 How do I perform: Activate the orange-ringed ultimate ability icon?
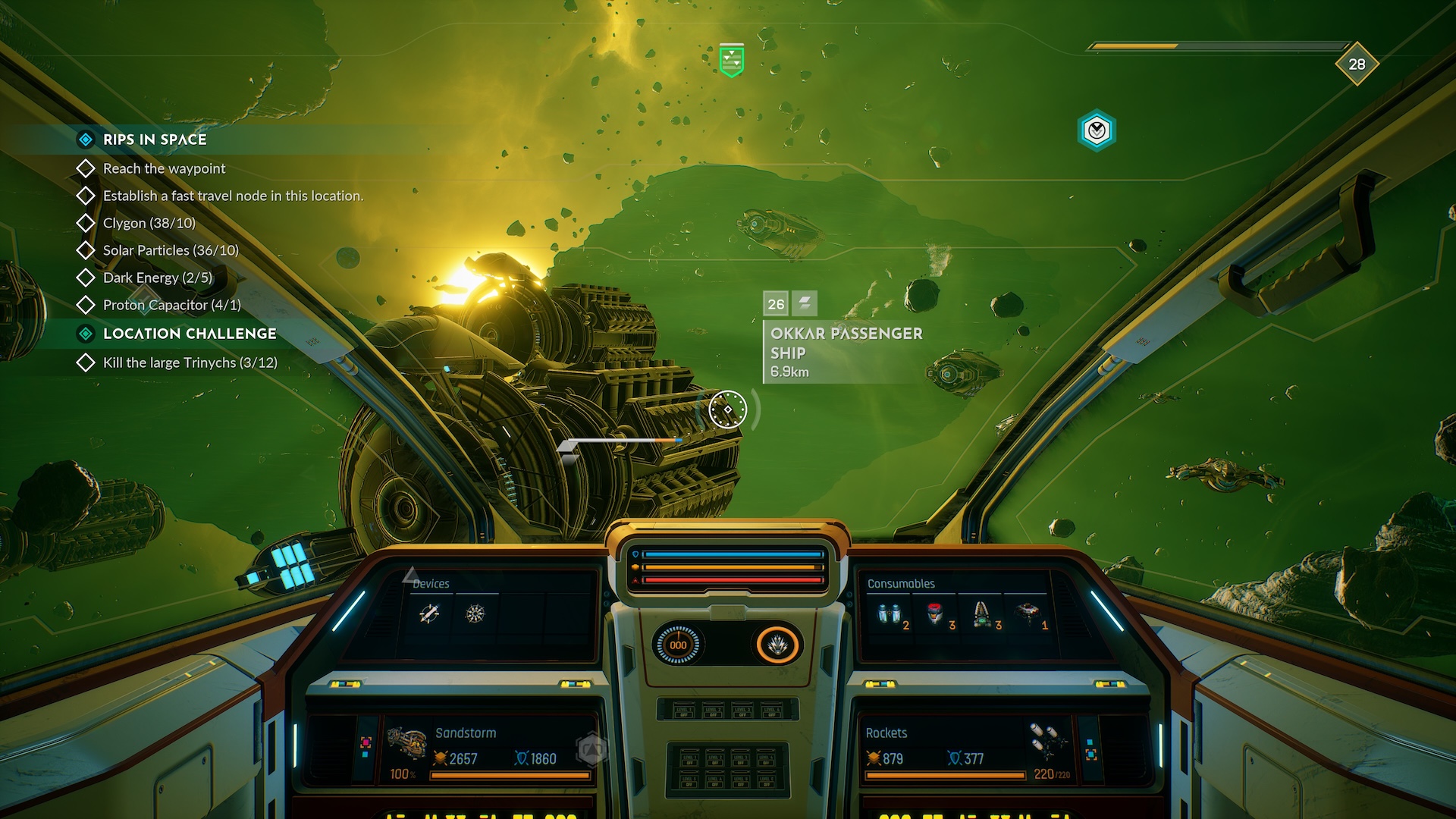click(x=777, y=645)
